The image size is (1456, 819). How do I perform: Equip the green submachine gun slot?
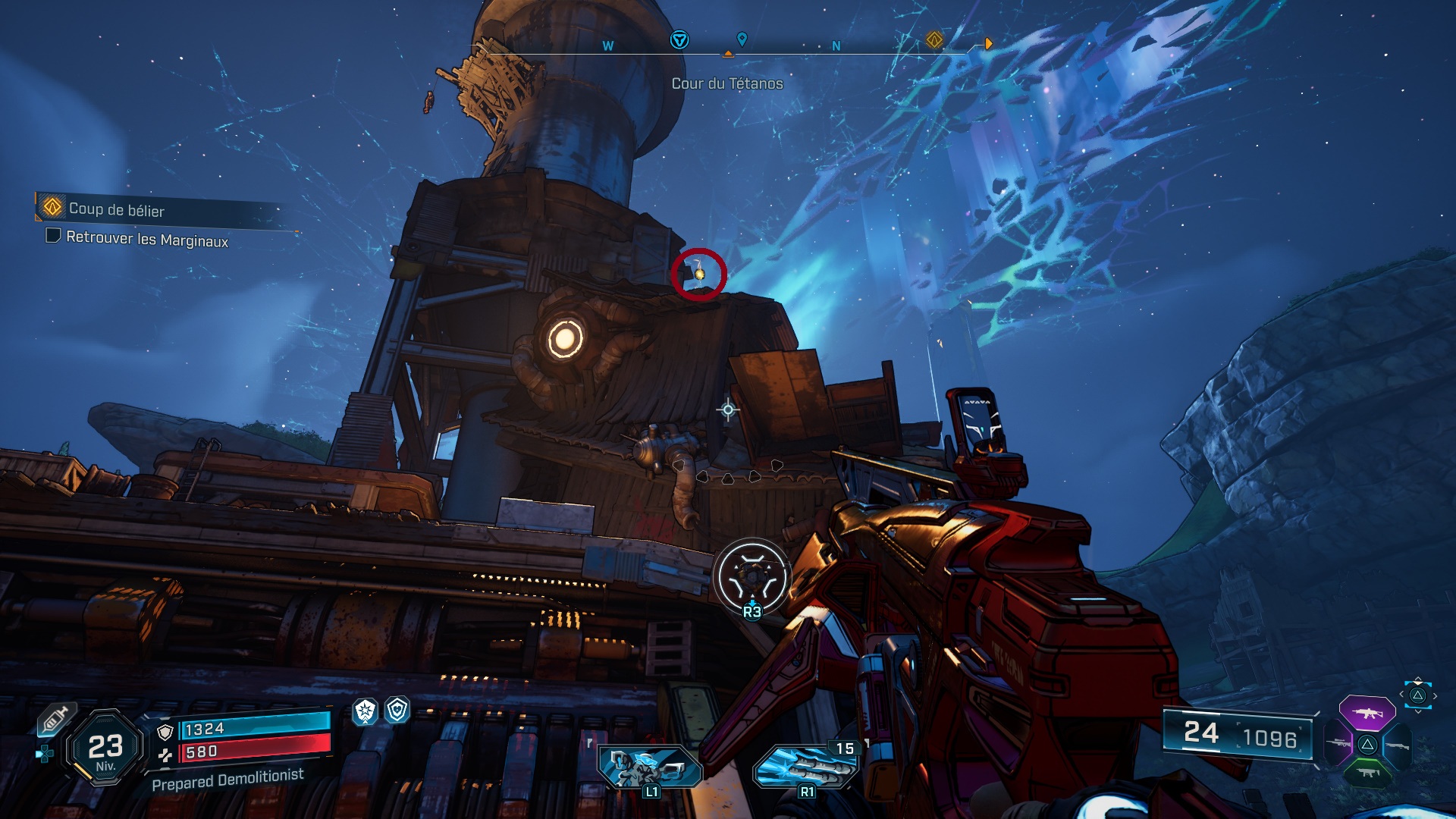point(1367,773)
